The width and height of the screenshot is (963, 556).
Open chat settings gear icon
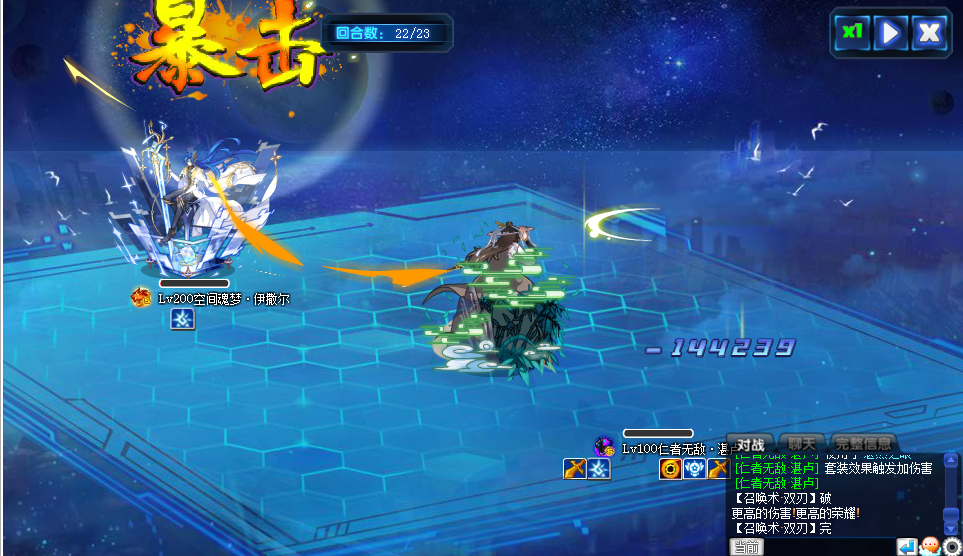tap(952, 547)
